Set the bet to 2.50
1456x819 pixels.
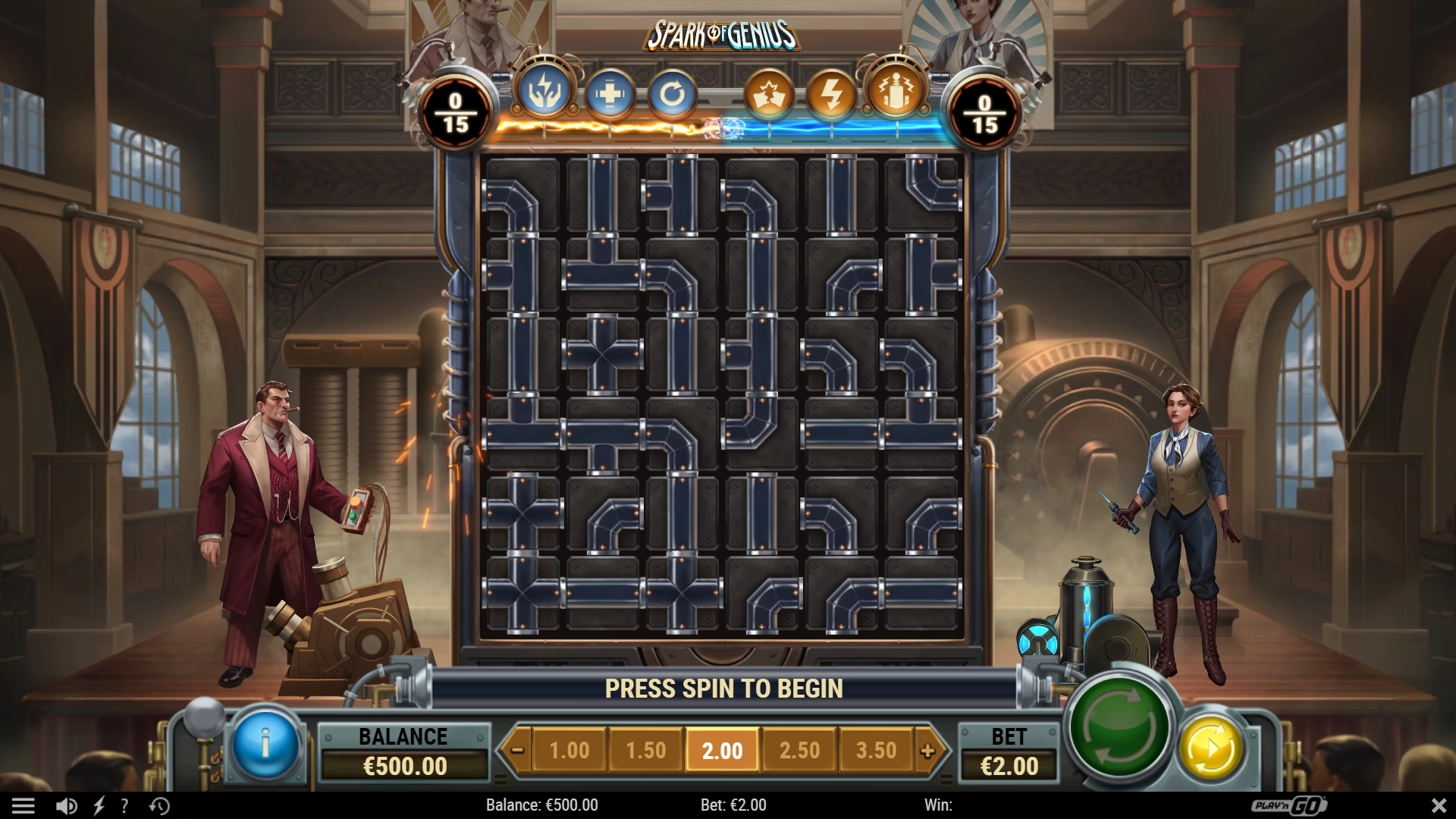pyautogui.click(x=799, y=751)
